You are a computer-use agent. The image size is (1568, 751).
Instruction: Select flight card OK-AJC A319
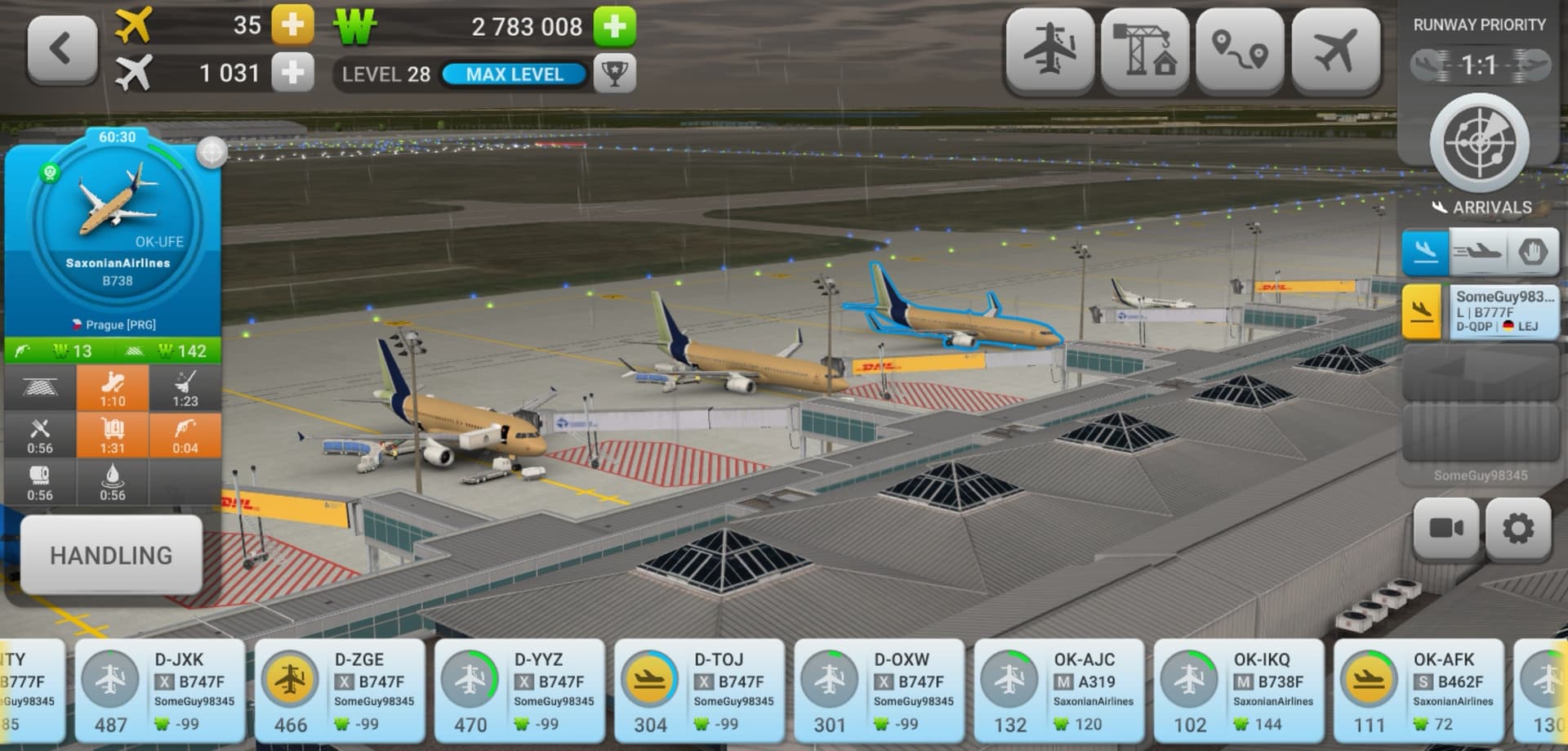tap(1058, 691)
